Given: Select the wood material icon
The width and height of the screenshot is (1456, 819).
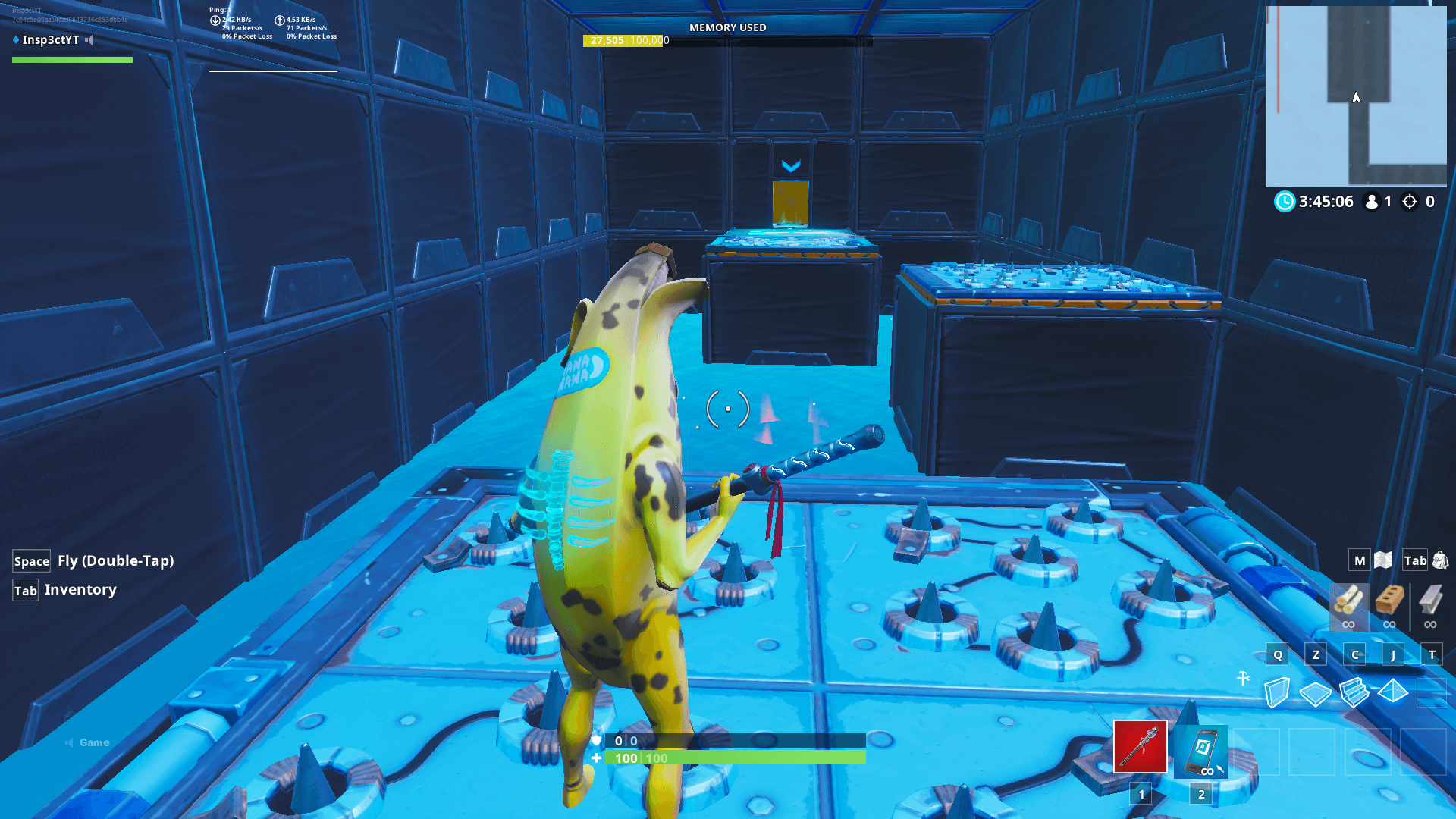Looking at the screenshot, I should click(x=1348, y=603).
